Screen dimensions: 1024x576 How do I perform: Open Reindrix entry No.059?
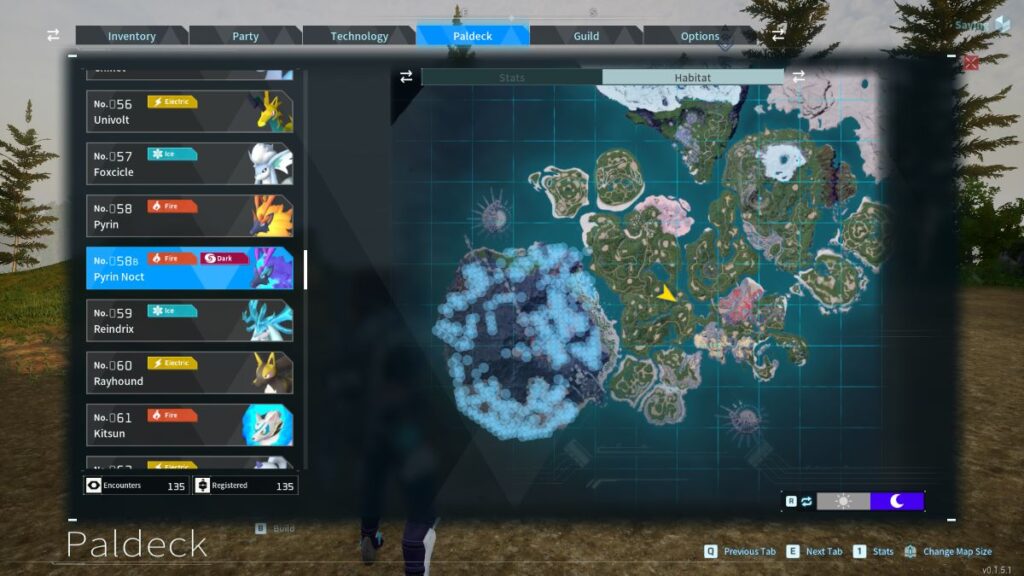(x=189, y=320)
